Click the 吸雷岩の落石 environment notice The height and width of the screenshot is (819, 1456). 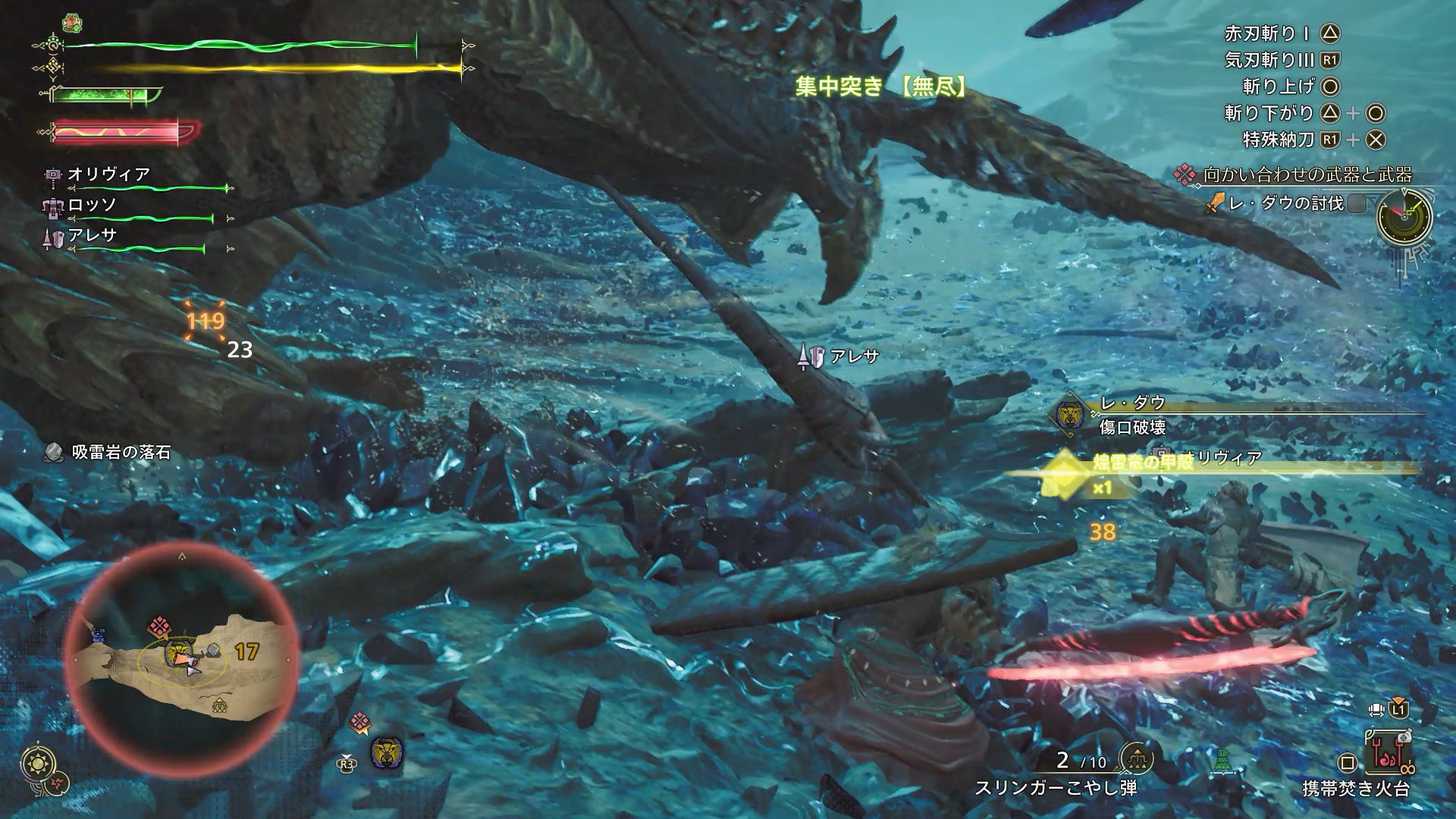point(120,453)
